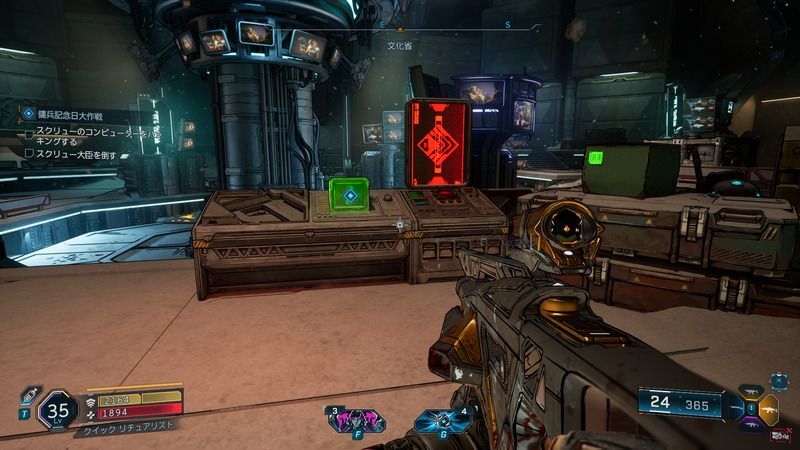Switch to the purple bottom weapon slot
The image size is (800, 450).
(x=751, y=424)
